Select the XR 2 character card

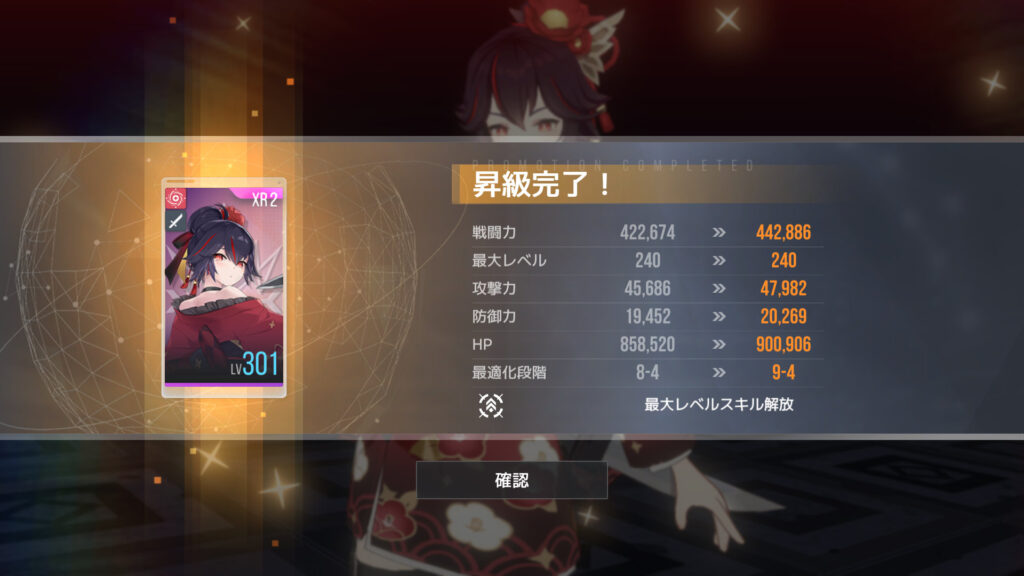[224, 288]
